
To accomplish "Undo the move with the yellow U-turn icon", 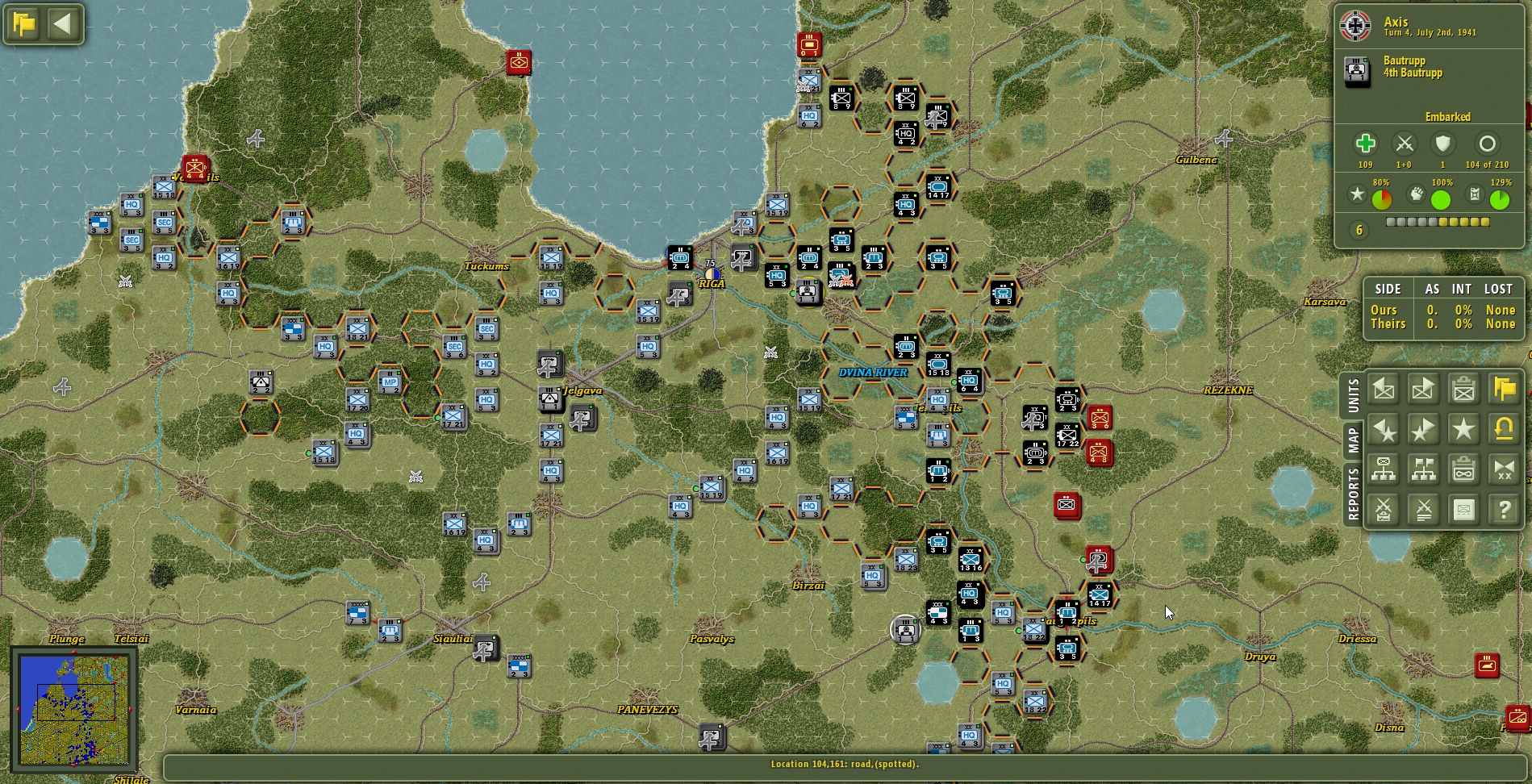I will (1502, 429).
